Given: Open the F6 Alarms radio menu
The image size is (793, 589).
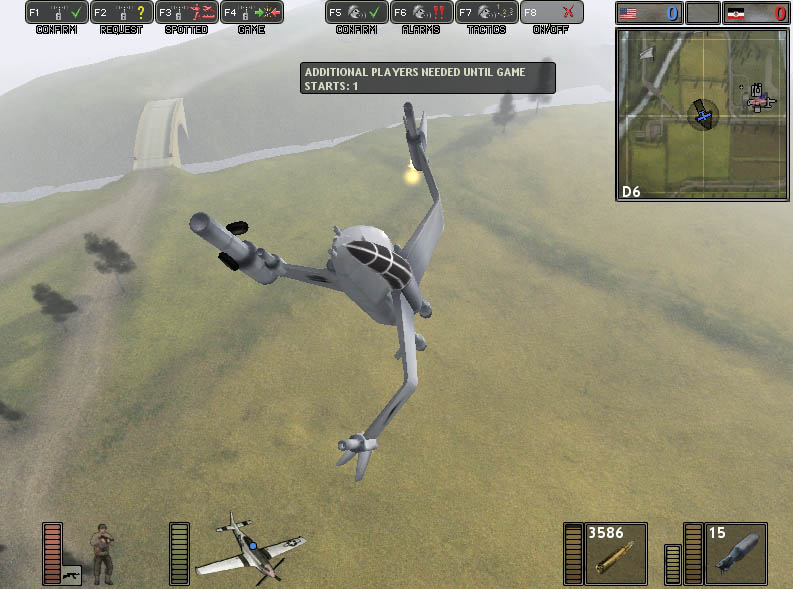Looking at the screenshot, I should click(x=421, y=13).
